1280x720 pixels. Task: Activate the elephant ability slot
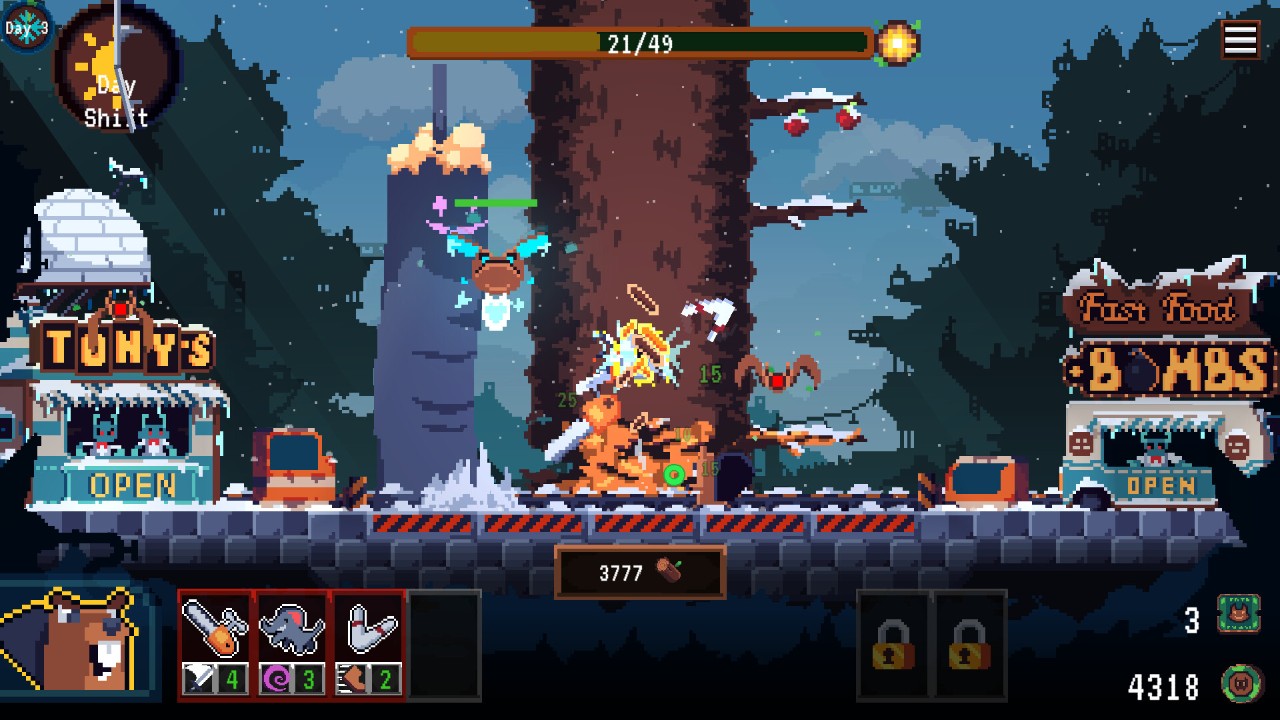coord(292,643)
